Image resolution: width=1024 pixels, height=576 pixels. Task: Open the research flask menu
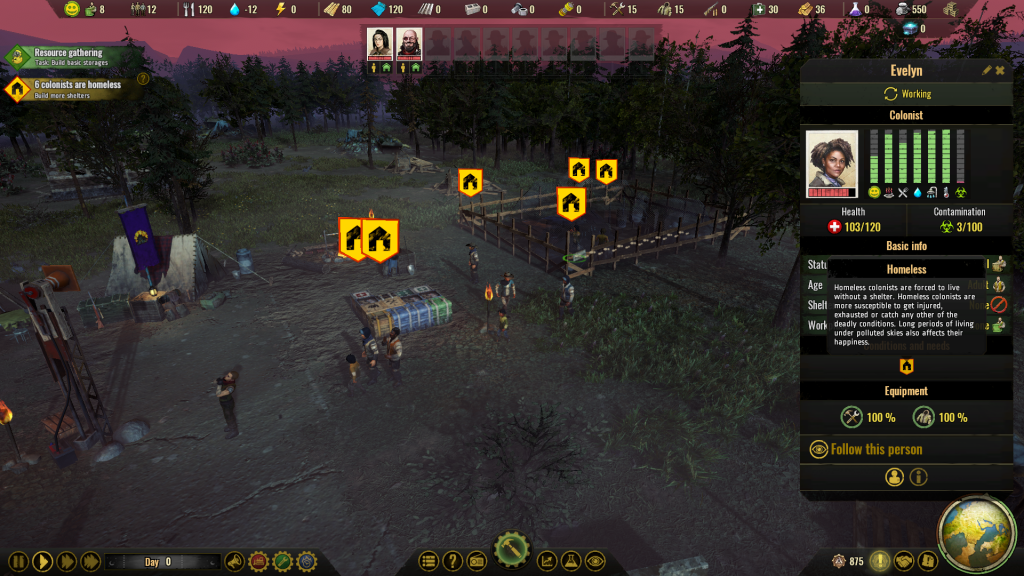pyautogui.click(x=571, y=562)
